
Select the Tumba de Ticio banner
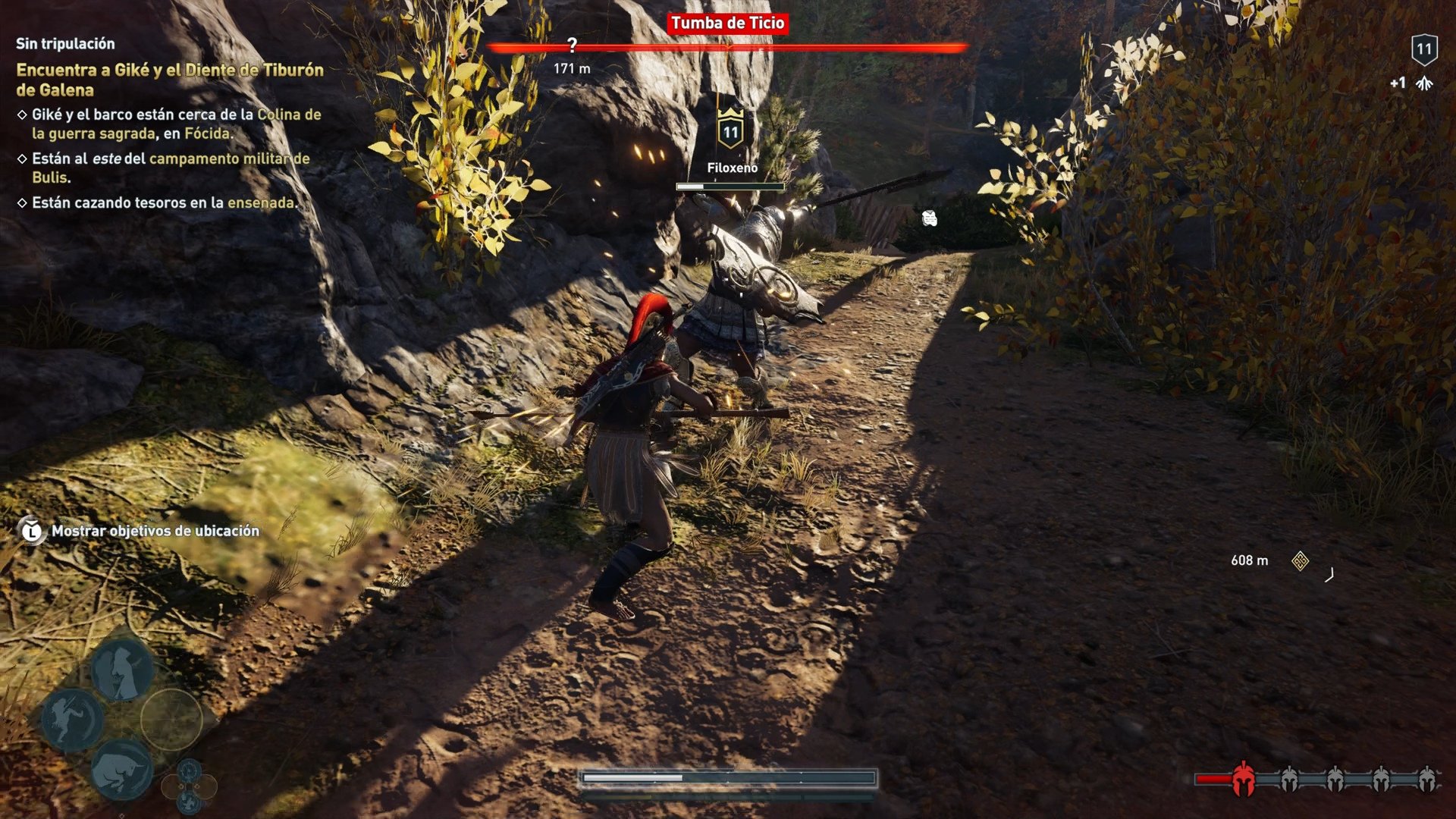pyautogui.click(x=729, y=24)
